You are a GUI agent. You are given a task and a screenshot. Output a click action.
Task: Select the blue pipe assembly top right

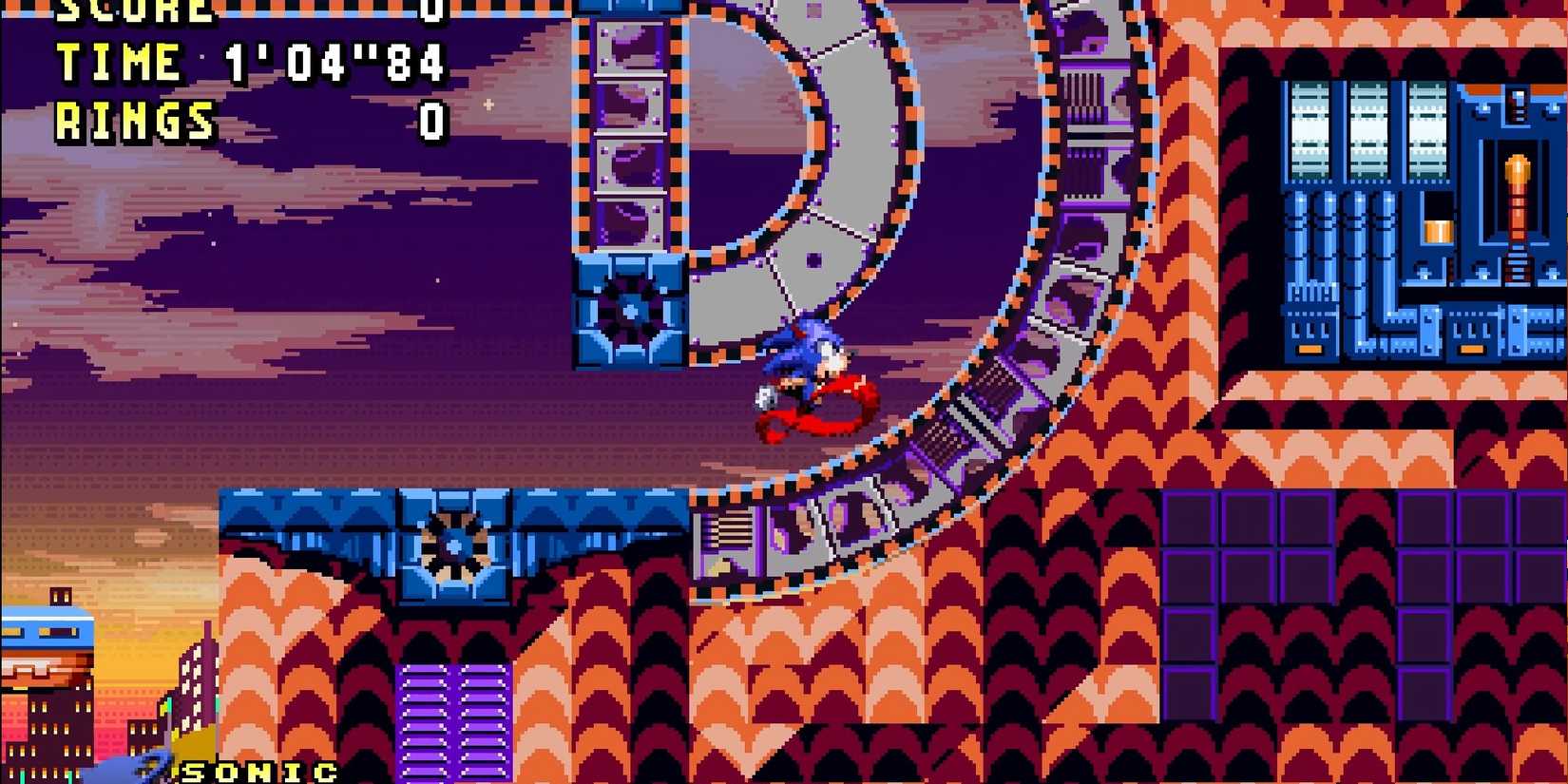[1330, 238]
